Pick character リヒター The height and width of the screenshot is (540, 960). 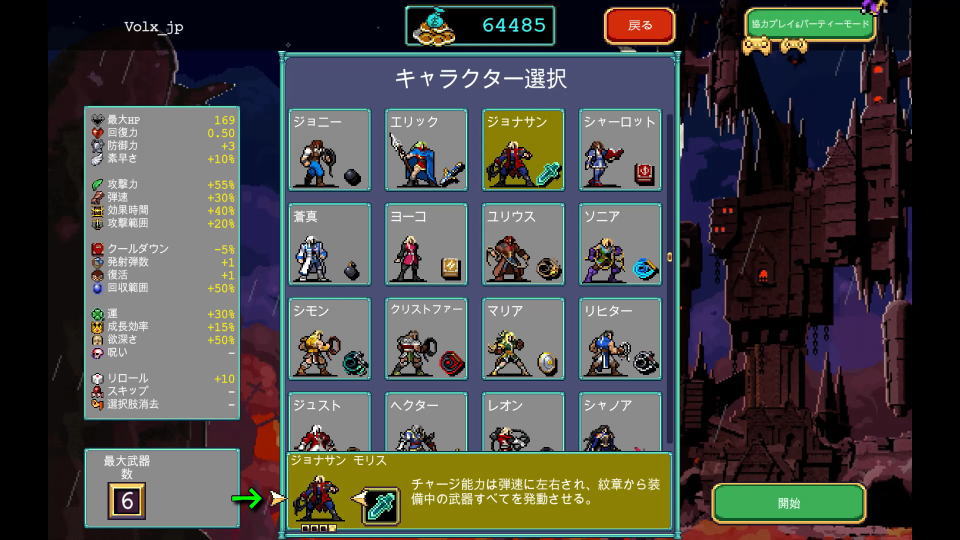click(x=620, y=339)
